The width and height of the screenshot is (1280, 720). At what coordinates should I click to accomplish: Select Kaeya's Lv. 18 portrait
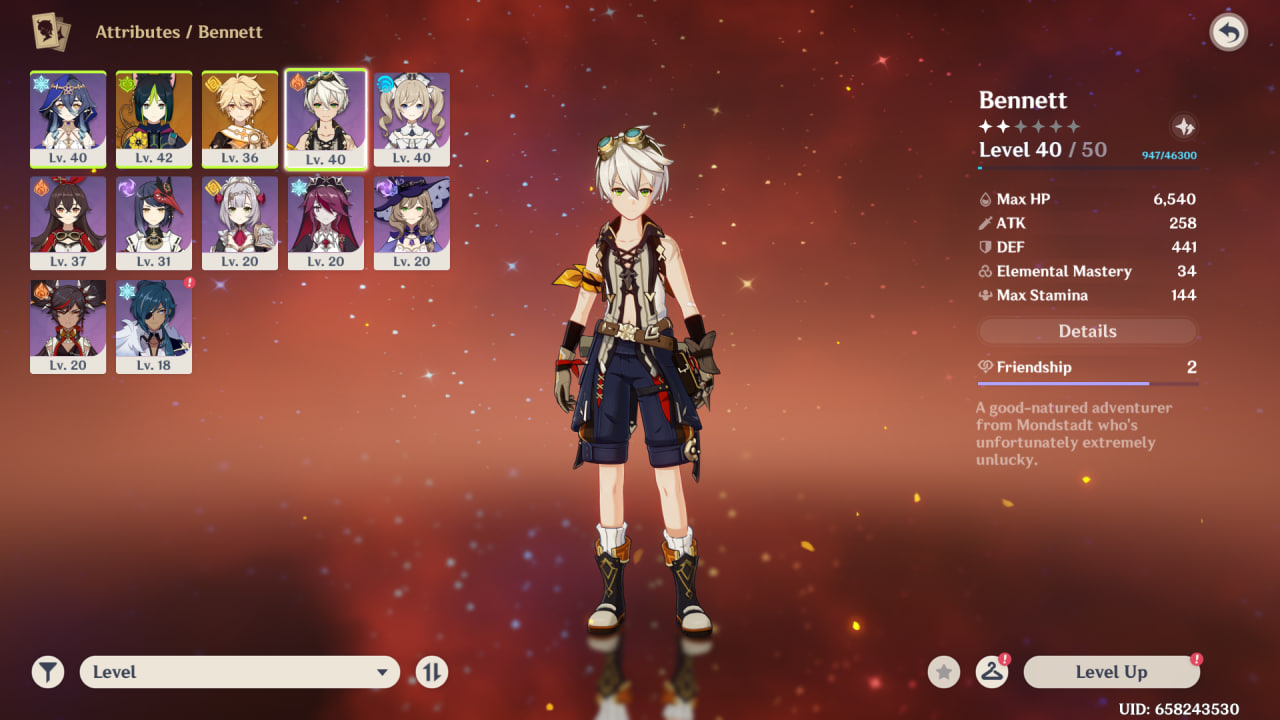[x=154, y=326]
